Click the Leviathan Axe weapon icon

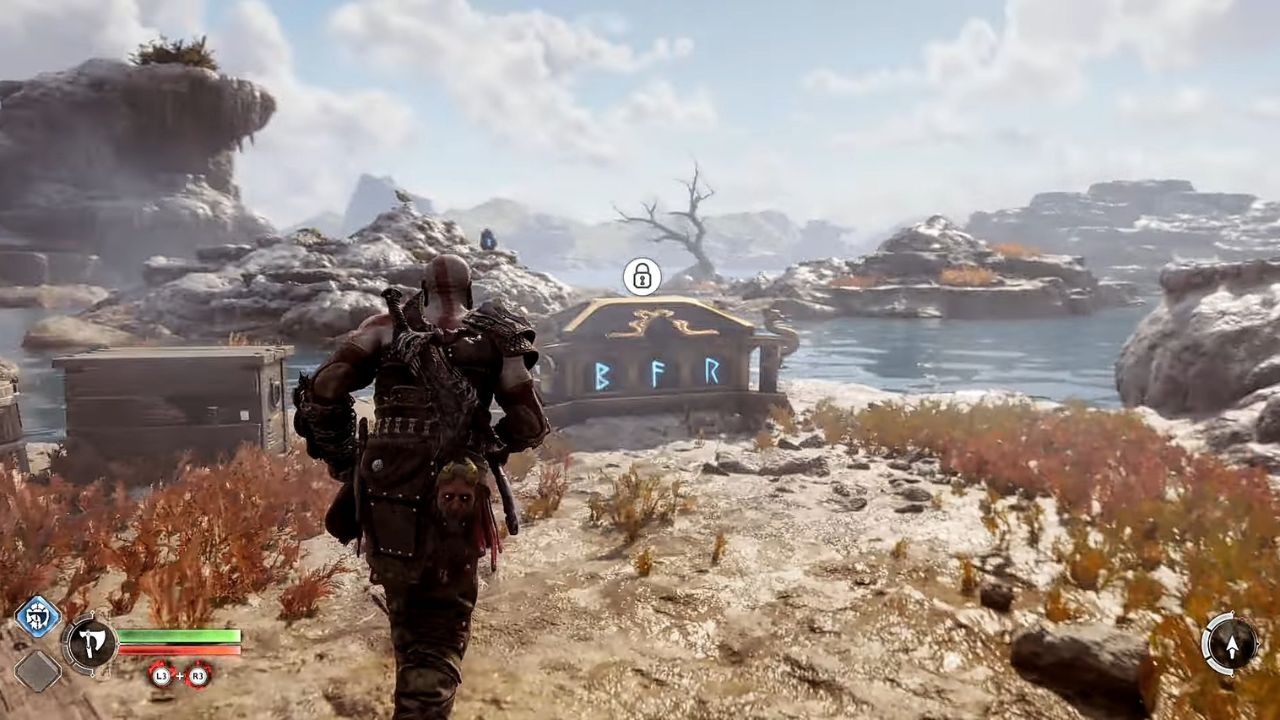[90, 643]
